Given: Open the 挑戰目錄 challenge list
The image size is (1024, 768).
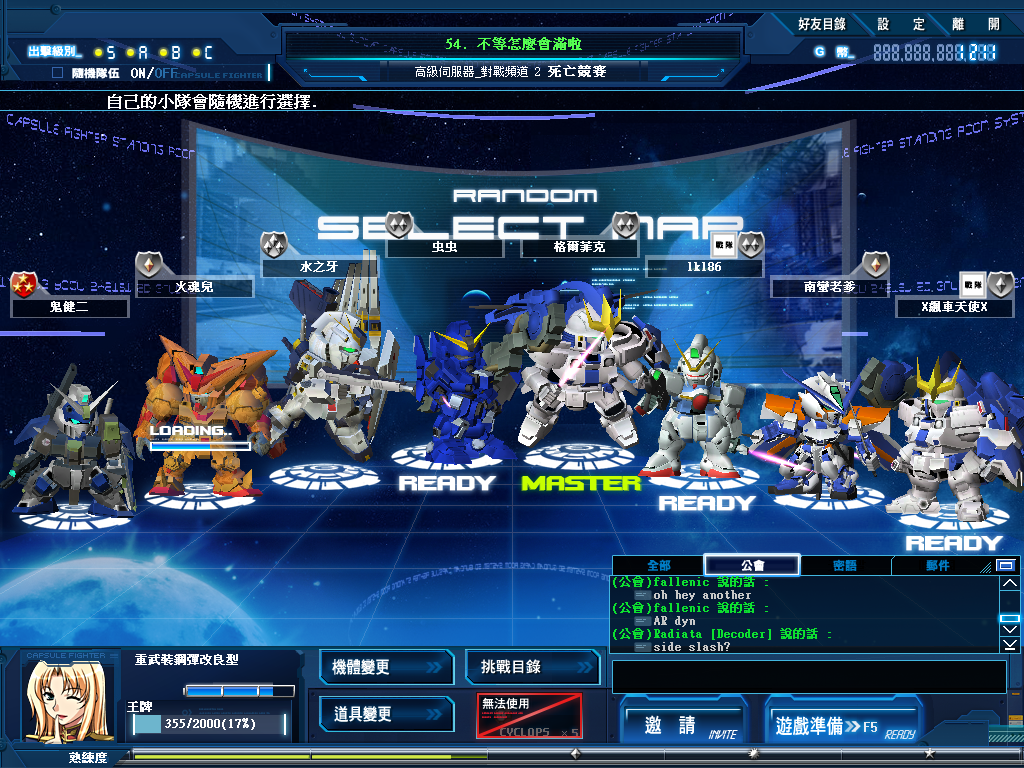Looking at the screenshot, I should tap(531, 668).
